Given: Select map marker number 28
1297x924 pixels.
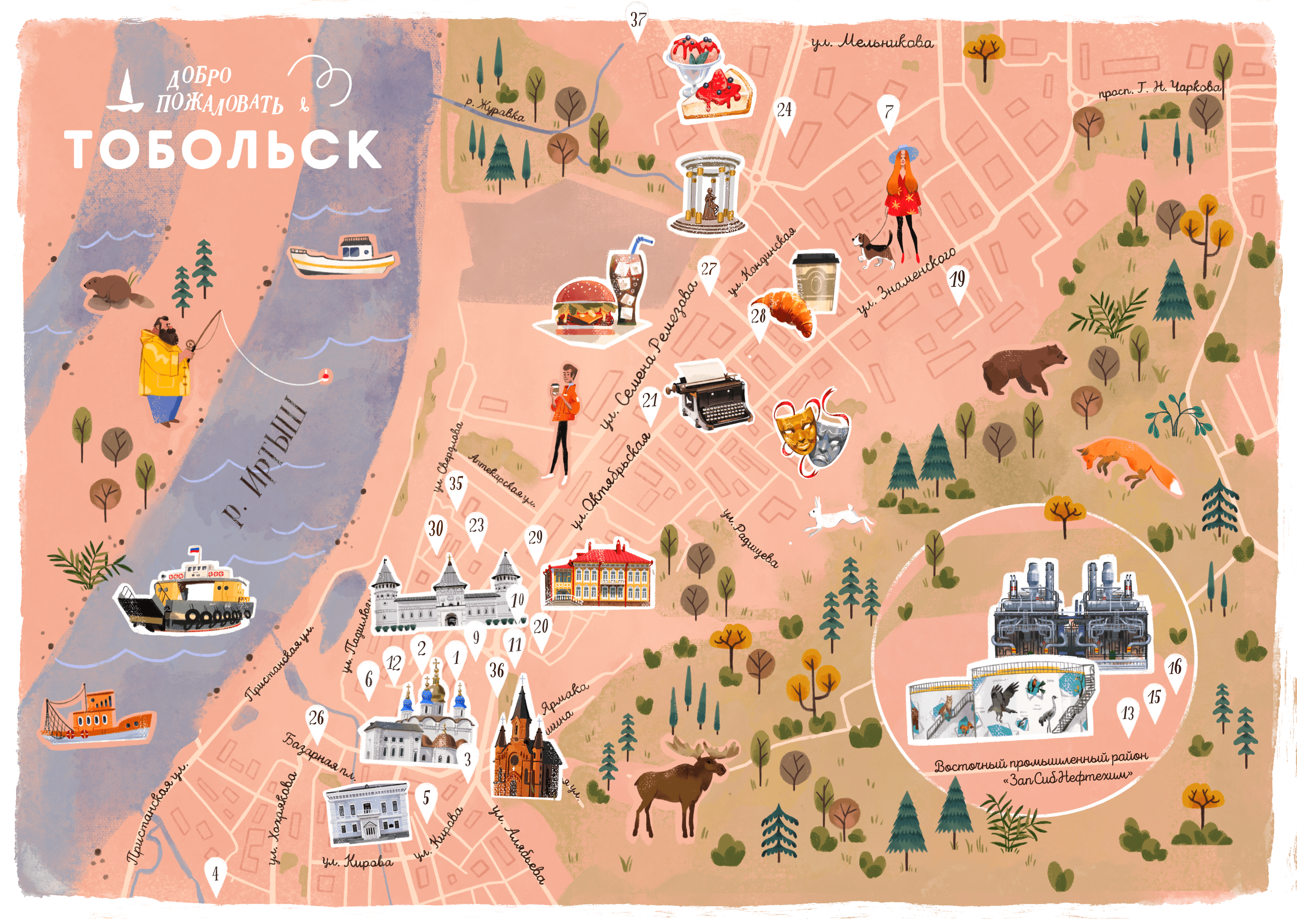Looking at the screenshot, I should click(x=758, y=319).
